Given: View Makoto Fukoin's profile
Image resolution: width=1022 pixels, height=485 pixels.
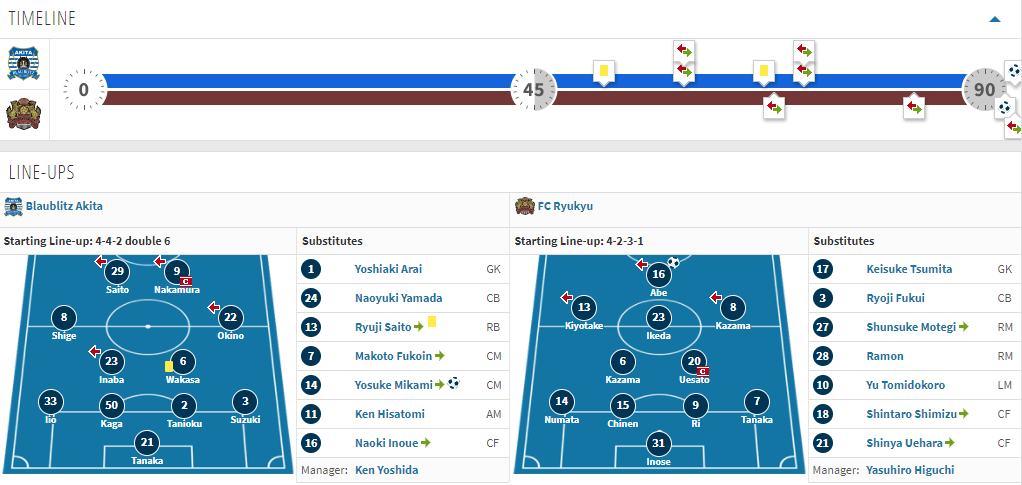Looking at the screenshot, I should pyautogui.click(x=393, y=356).
